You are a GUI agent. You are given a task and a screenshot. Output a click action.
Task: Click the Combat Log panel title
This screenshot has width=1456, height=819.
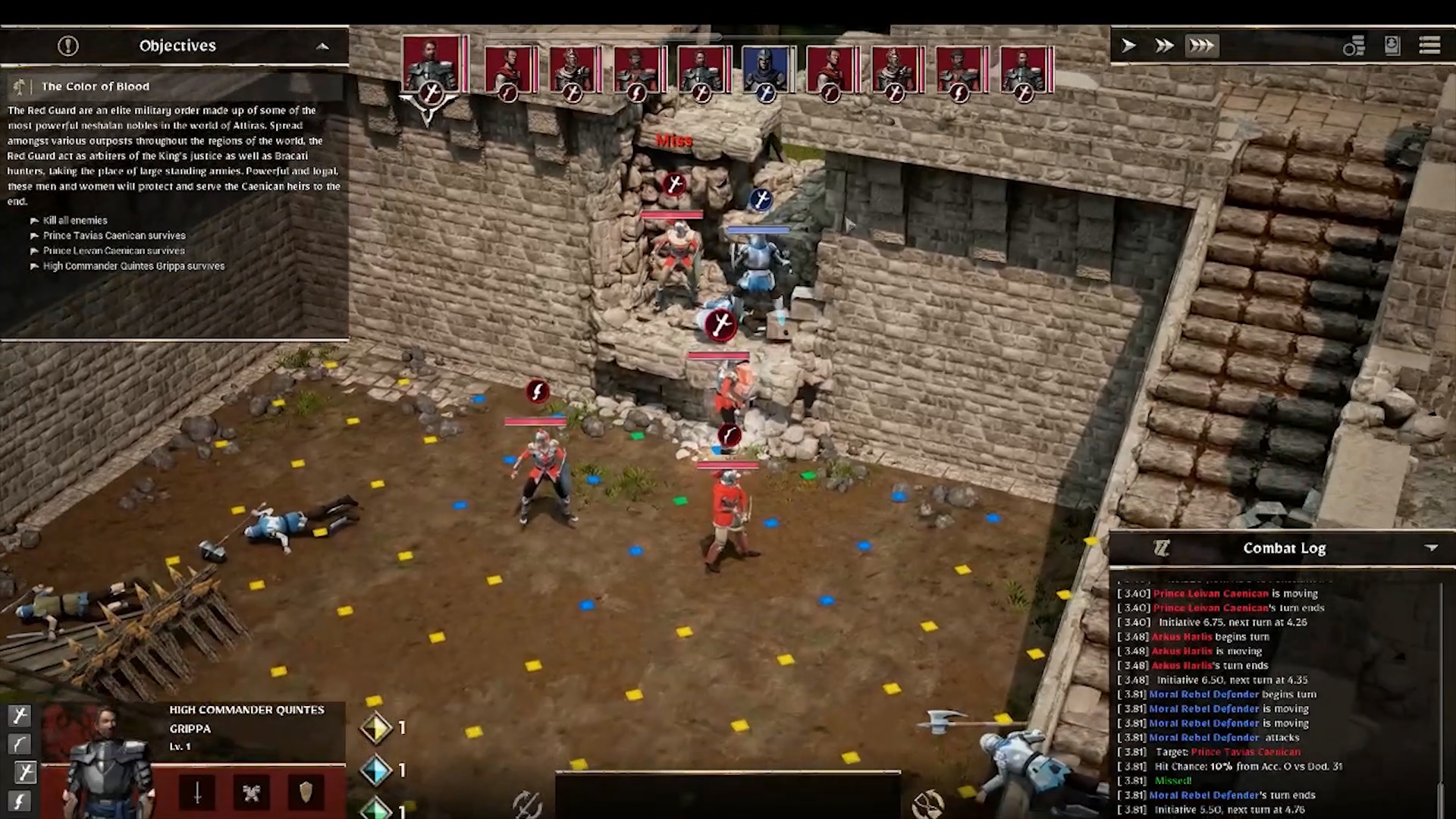click(x=1284, y=548)
